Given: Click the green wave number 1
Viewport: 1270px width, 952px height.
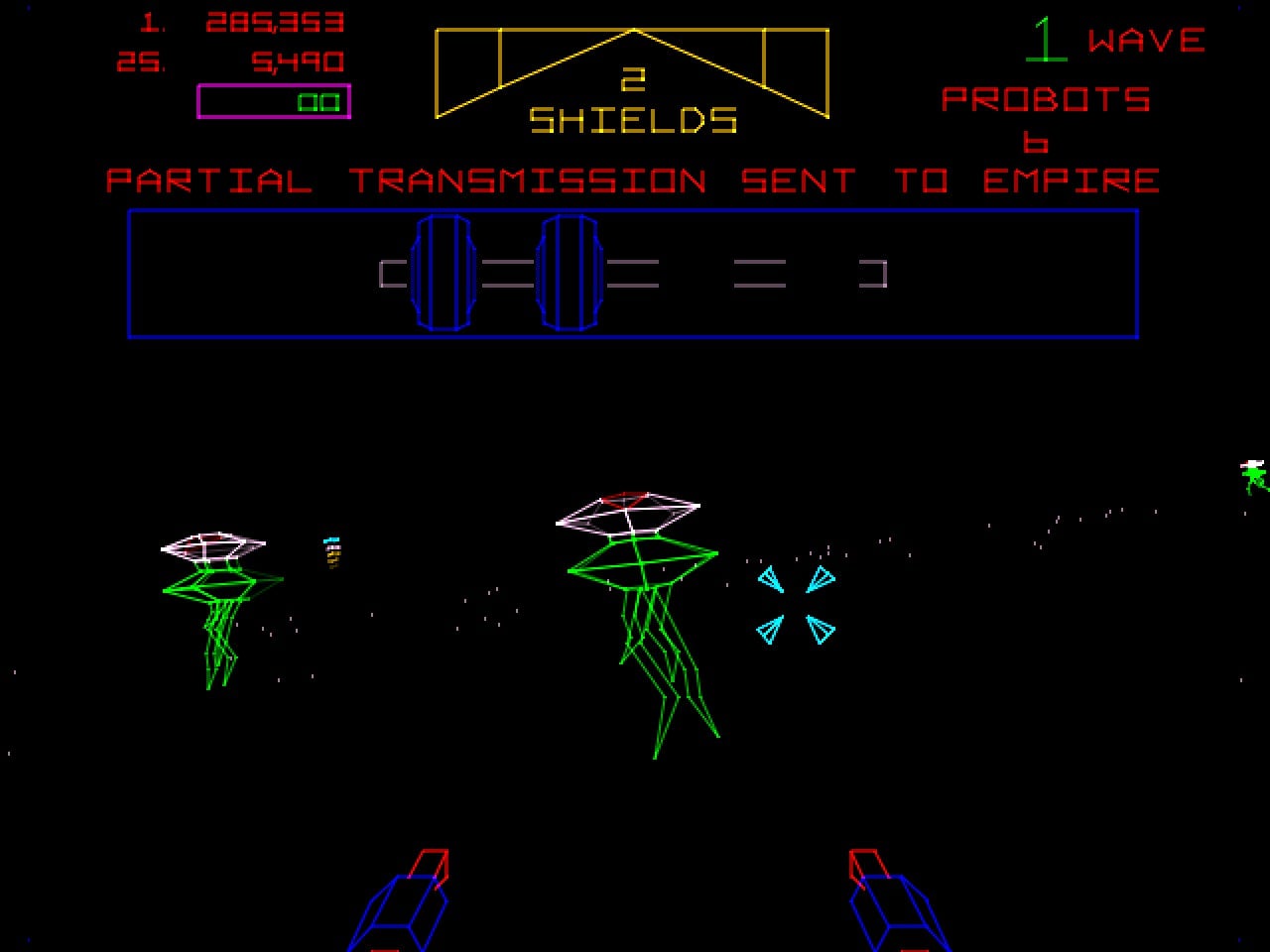Looking at the screenshot, I should click(x=1047, y=40).
